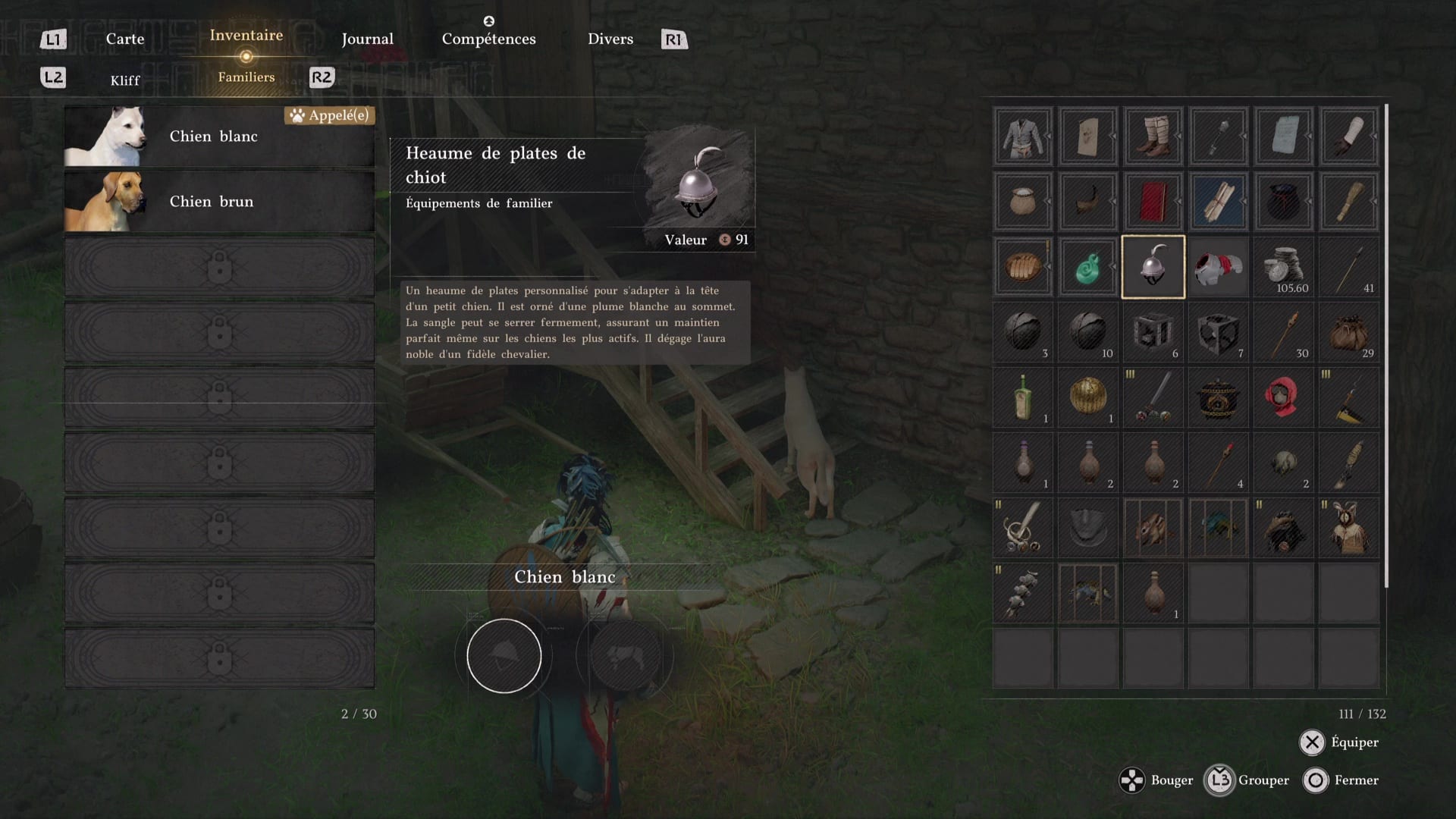Go to the Compétences tab
The height and width of the screenshot is (819, 1456).
[488, 39]
